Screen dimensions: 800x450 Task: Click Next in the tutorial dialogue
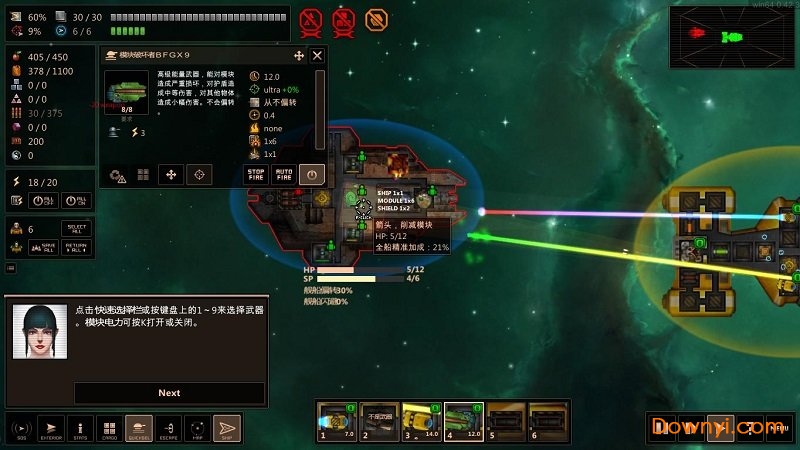[x=169, y=393]
